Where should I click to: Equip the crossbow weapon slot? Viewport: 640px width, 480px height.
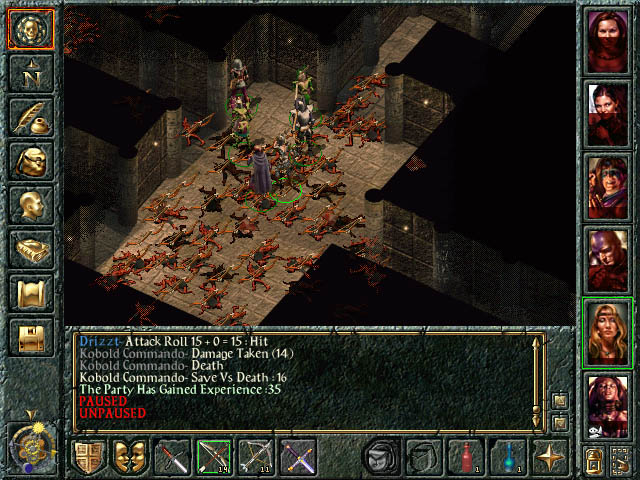coord(257,458)
